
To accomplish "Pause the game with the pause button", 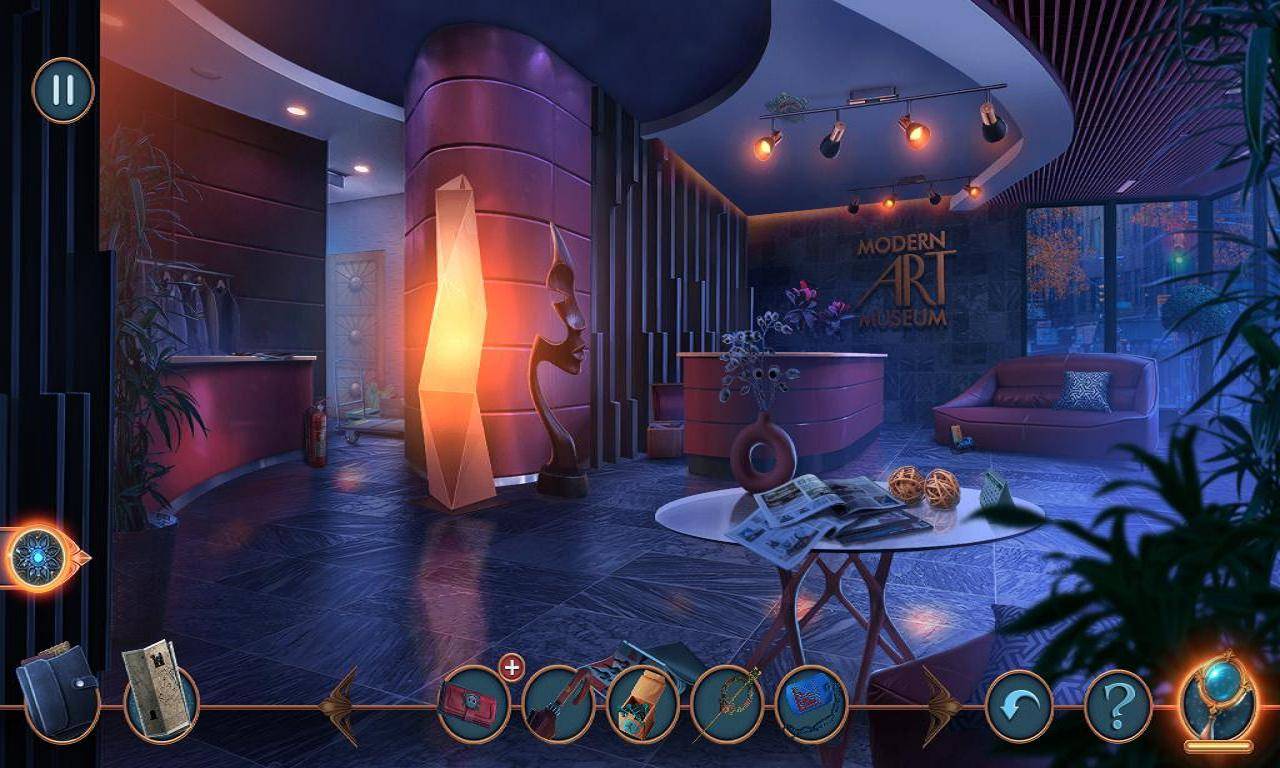I will coord(63,90).
